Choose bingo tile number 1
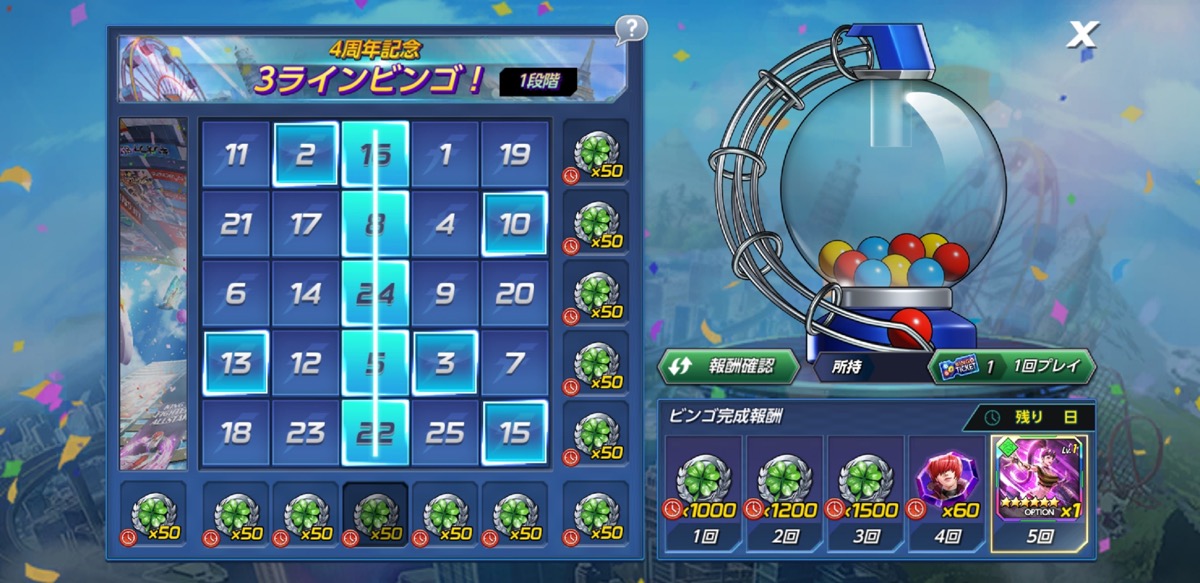This screenshot has height=583, width=1200. (445, 155)
